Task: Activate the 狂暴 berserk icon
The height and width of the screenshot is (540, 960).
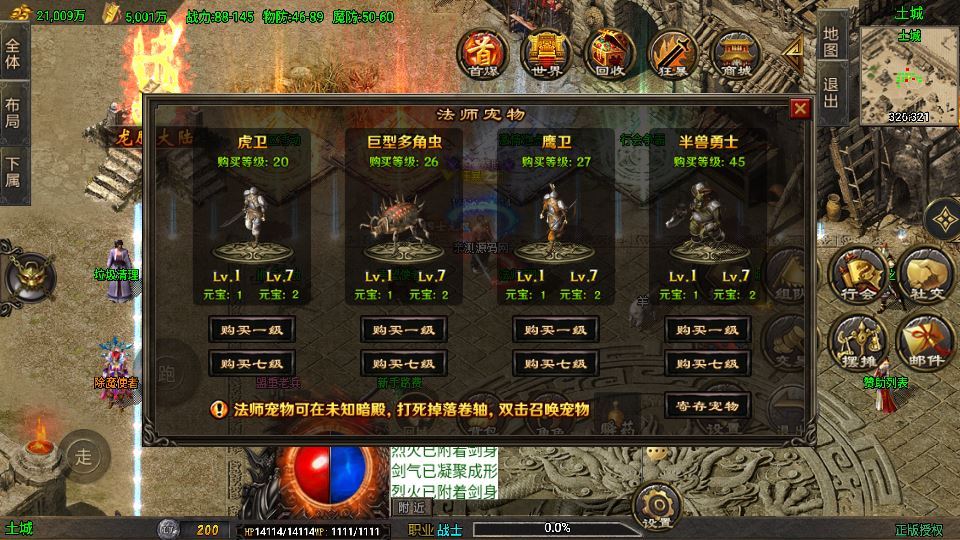Action: pyautogui.click(x=671, y=54)
